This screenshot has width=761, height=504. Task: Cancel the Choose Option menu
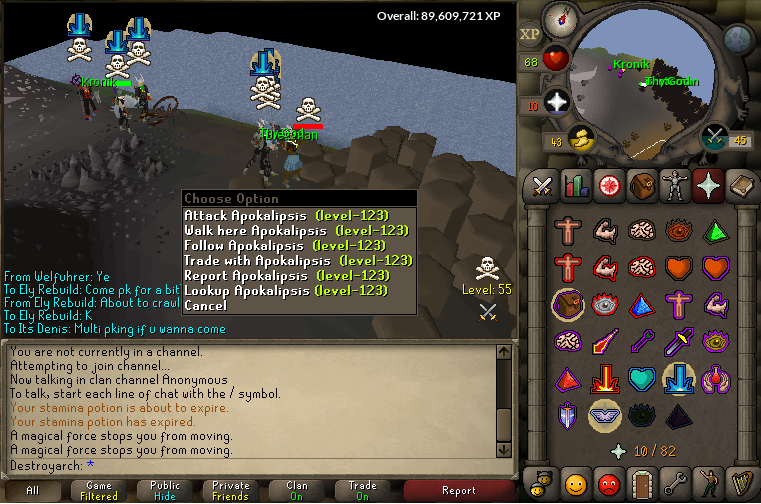point(205,305)
